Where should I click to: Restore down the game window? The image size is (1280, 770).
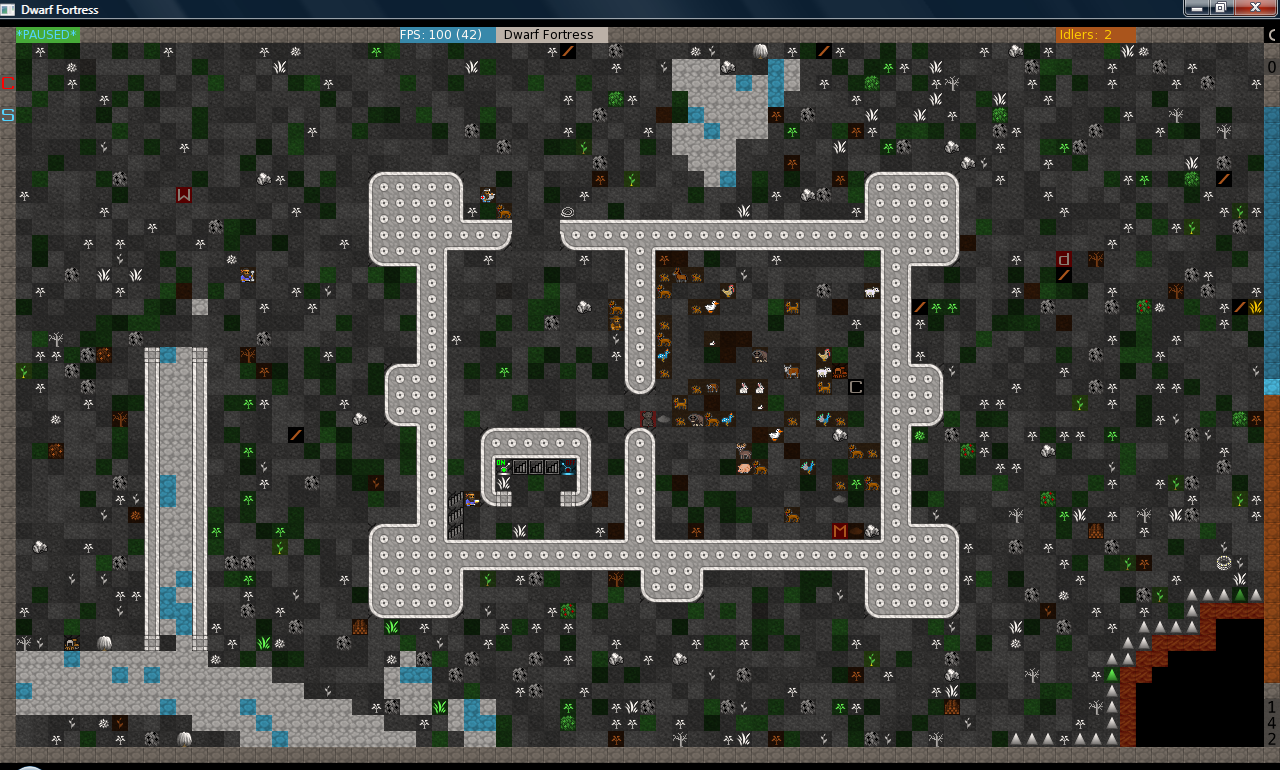1220,8
